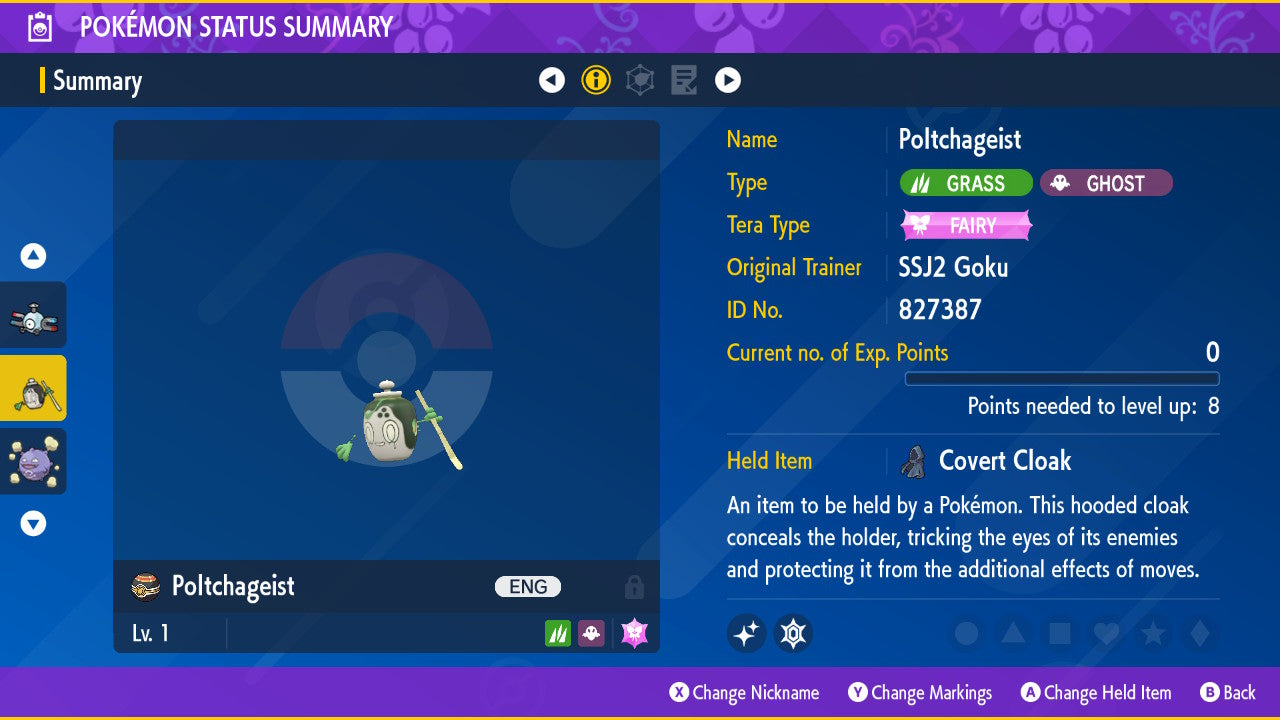Open the trainer memo notes tab

tap(684, 80)
